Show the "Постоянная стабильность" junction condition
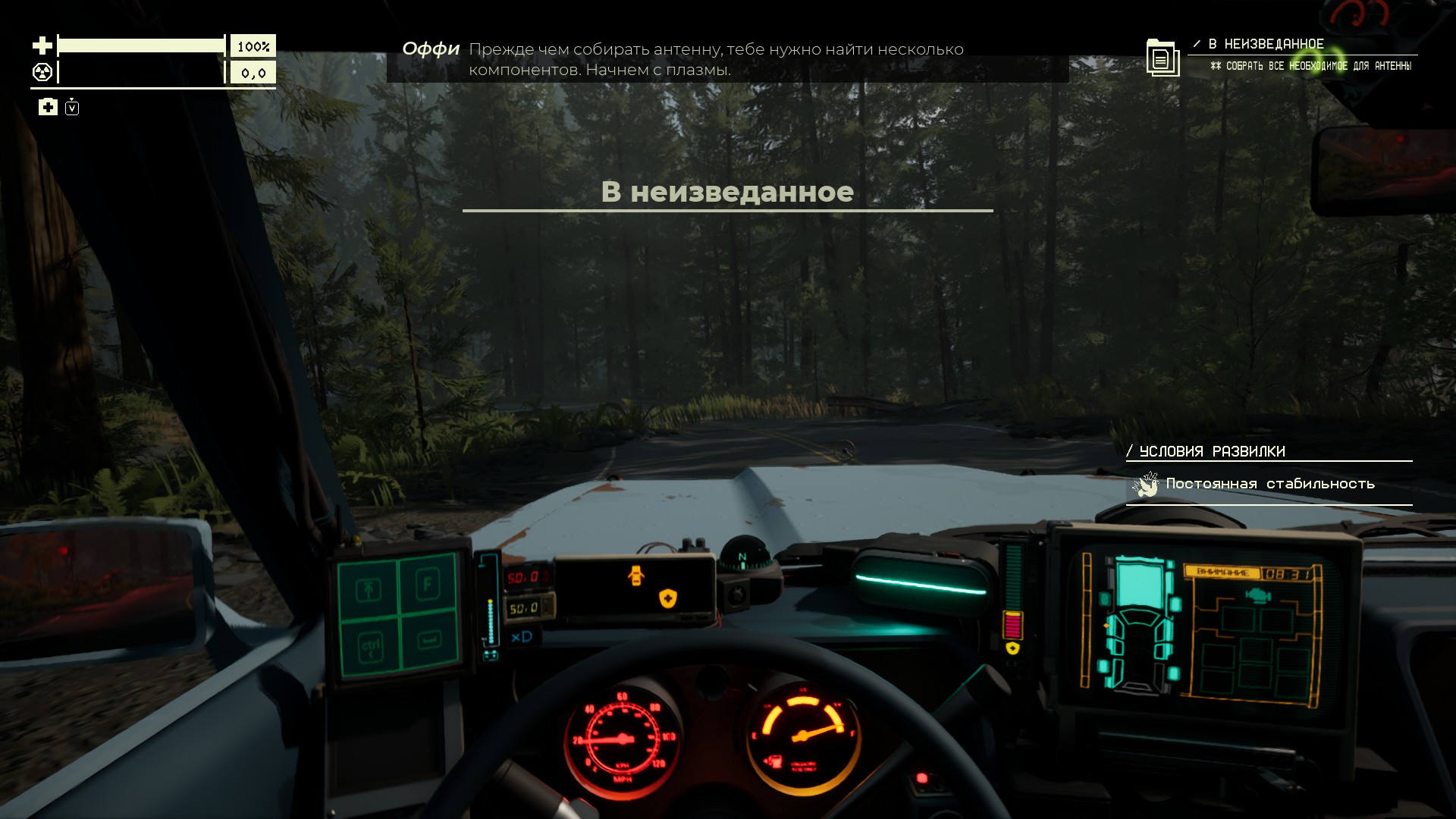The width and height of the screenshot is (1456, 819). [1269, 484]
